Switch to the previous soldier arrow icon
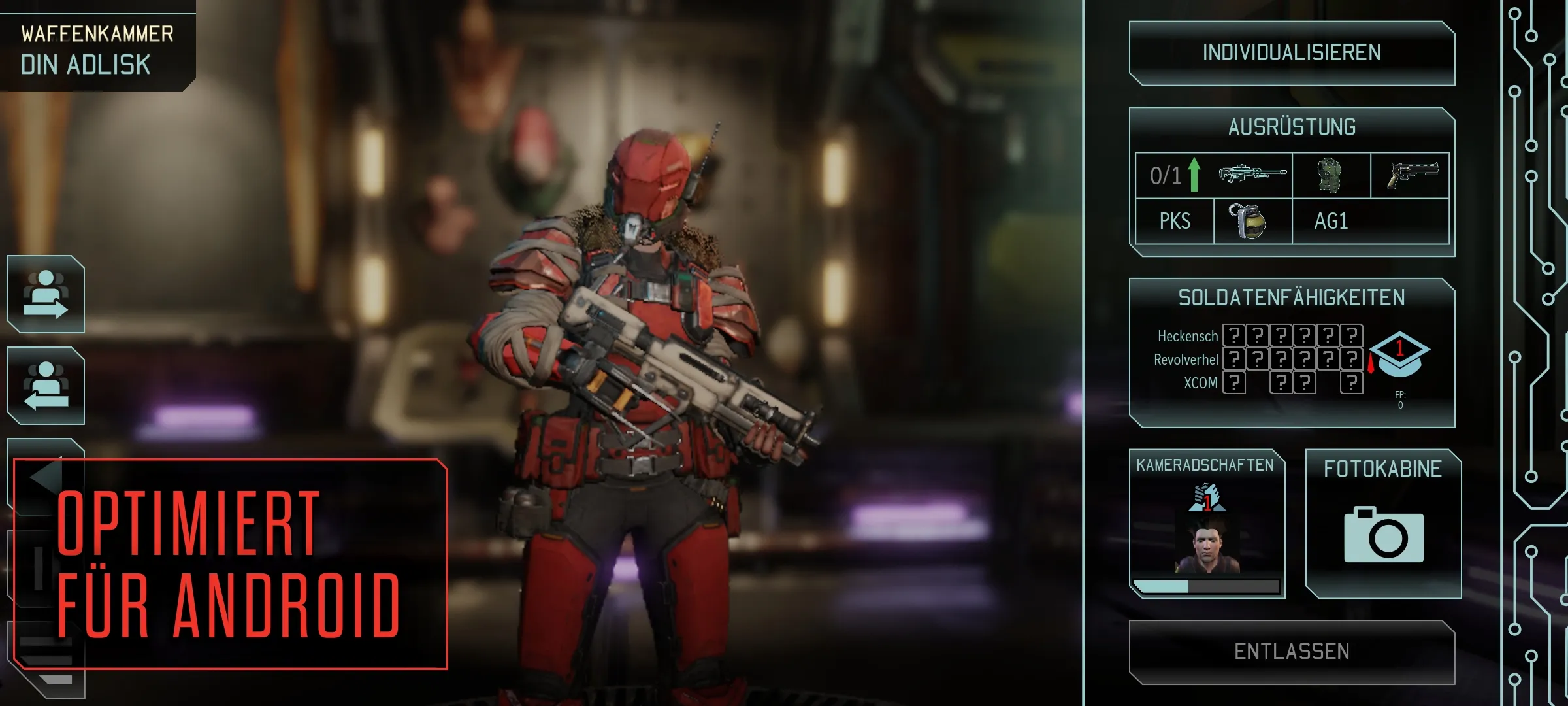Viewport: 1568px width, 706px height. (x=44, y=386)
